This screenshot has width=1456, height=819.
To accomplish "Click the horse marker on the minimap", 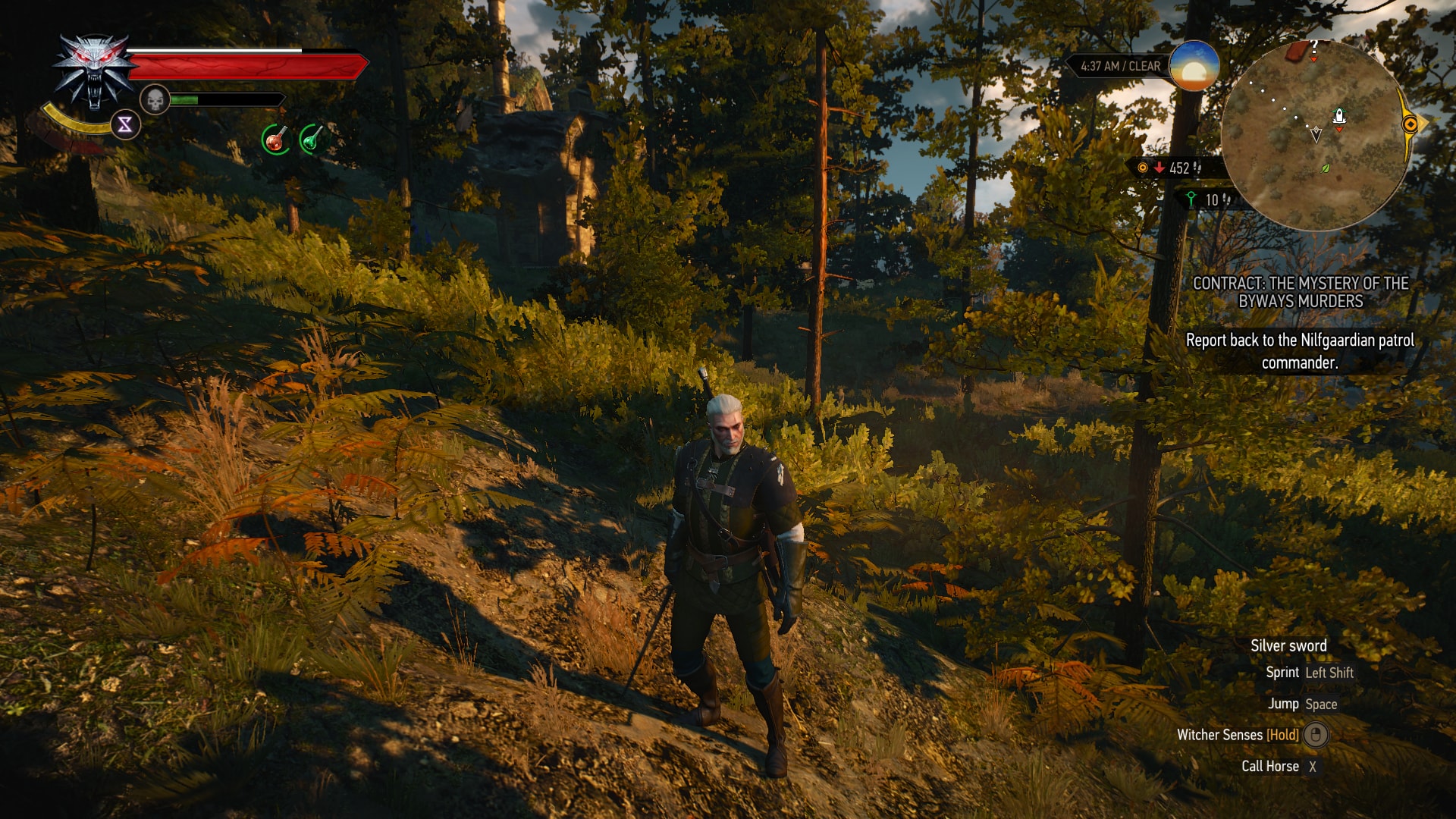I will pos(1339,115).
